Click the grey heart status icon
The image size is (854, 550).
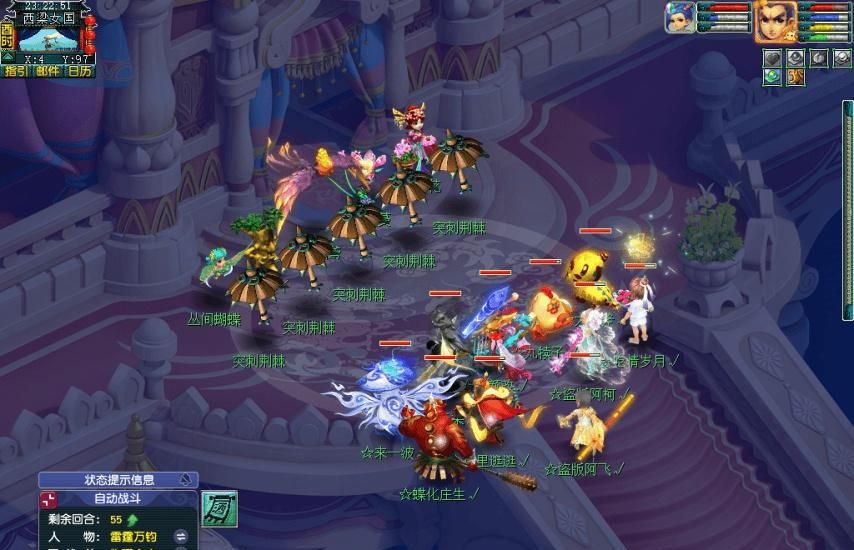coord(772,58)
